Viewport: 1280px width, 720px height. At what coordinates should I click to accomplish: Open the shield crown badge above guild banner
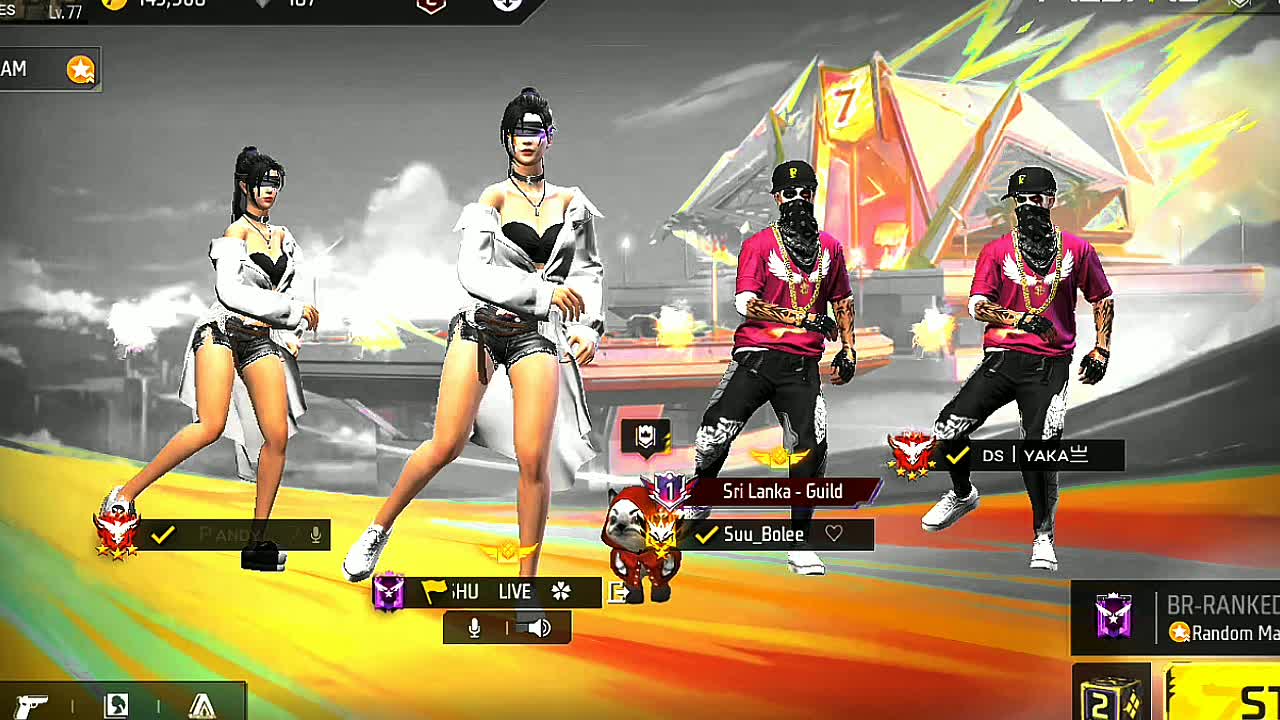(646, 437)
